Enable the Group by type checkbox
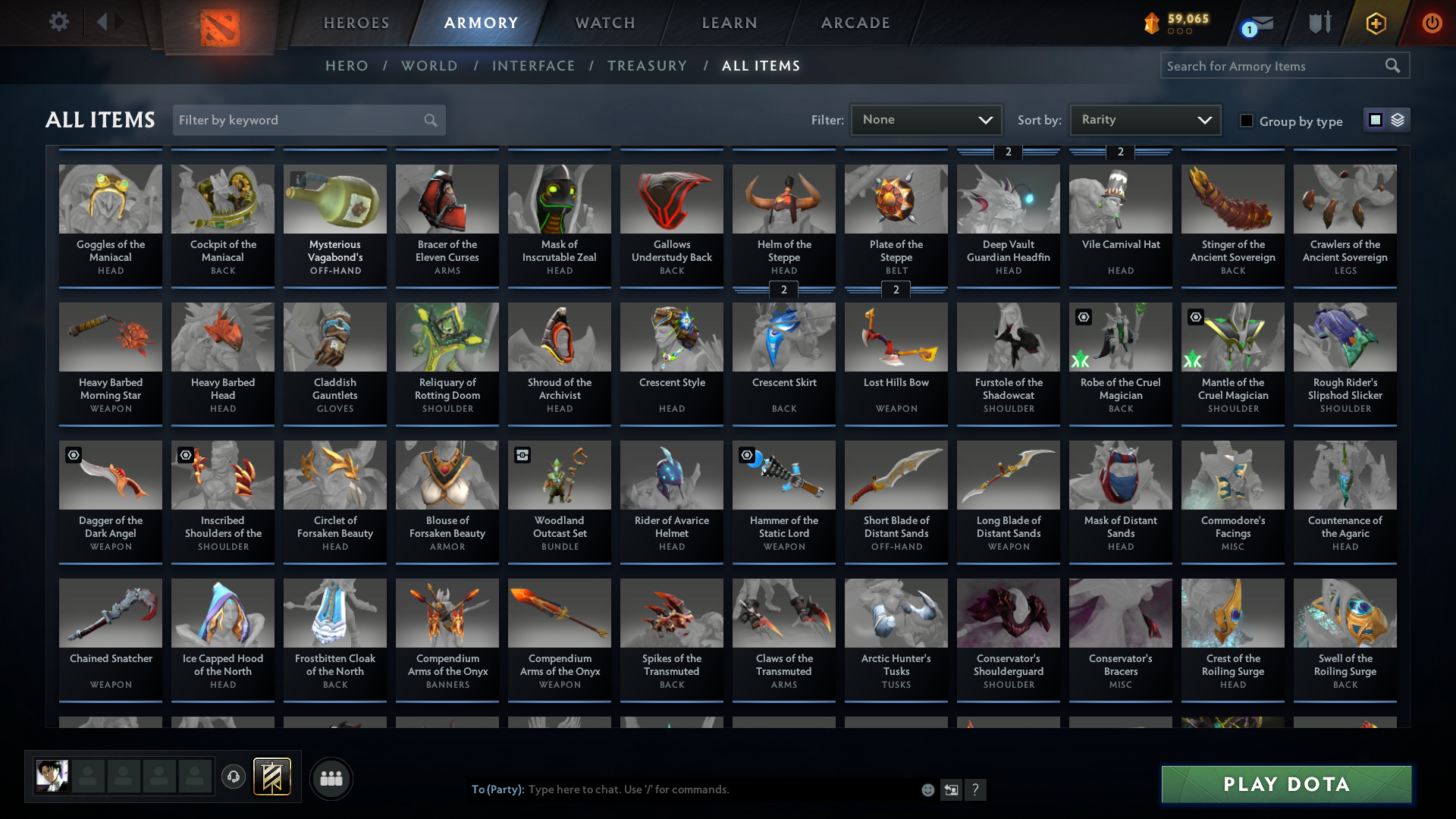Image resolution: width=1456 pixels, height=819 pixels. pyautogui.click(x=1247, y=121)
